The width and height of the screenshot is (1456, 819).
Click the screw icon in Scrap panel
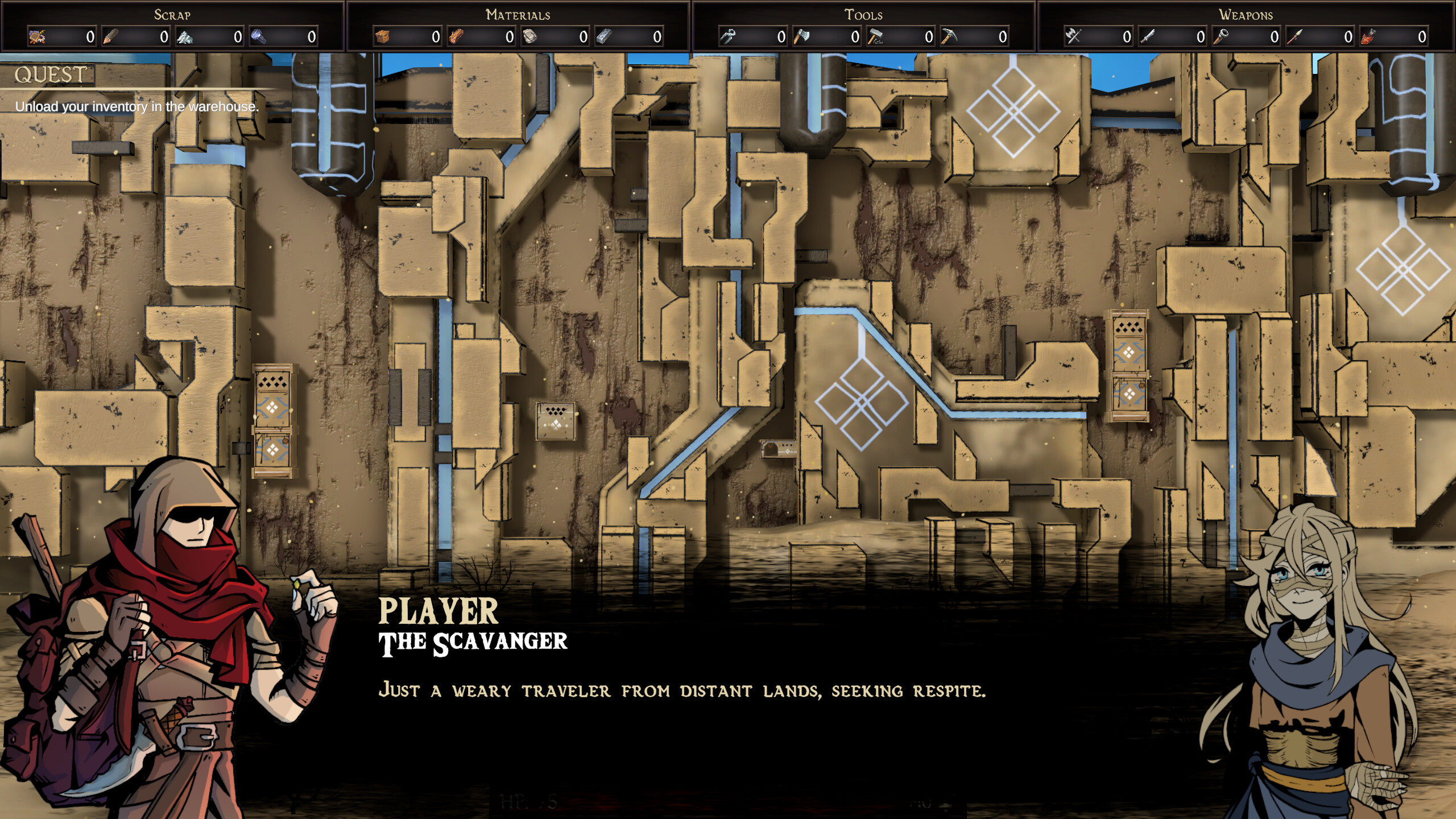[x=260, y=37]
